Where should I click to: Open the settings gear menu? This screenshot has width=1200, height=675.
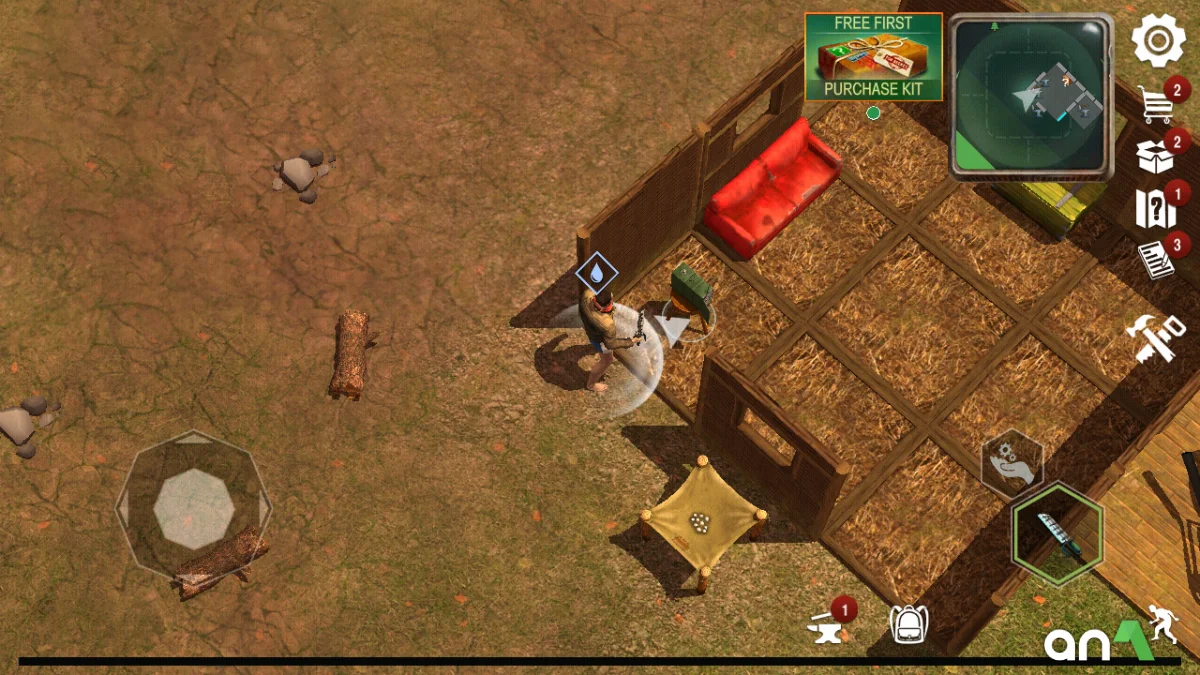[x=1158, y=41]
